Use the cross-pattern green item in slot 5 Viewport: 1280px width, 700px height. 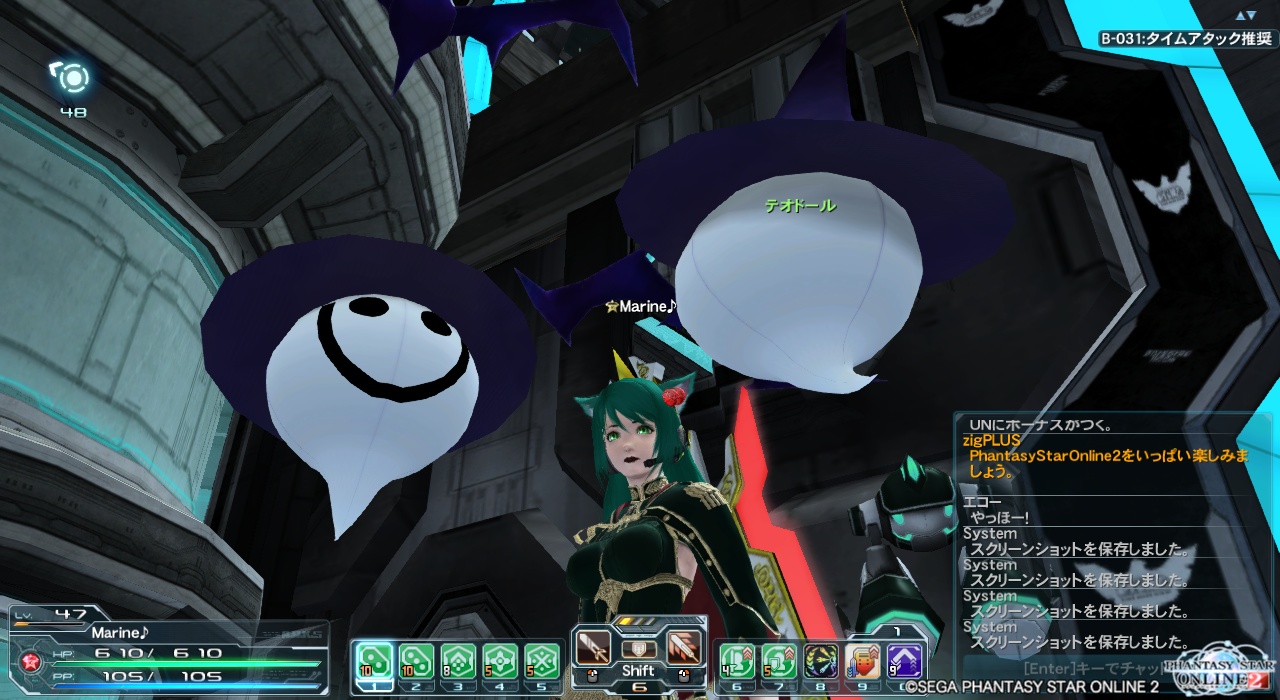click(x=542, y=660)
